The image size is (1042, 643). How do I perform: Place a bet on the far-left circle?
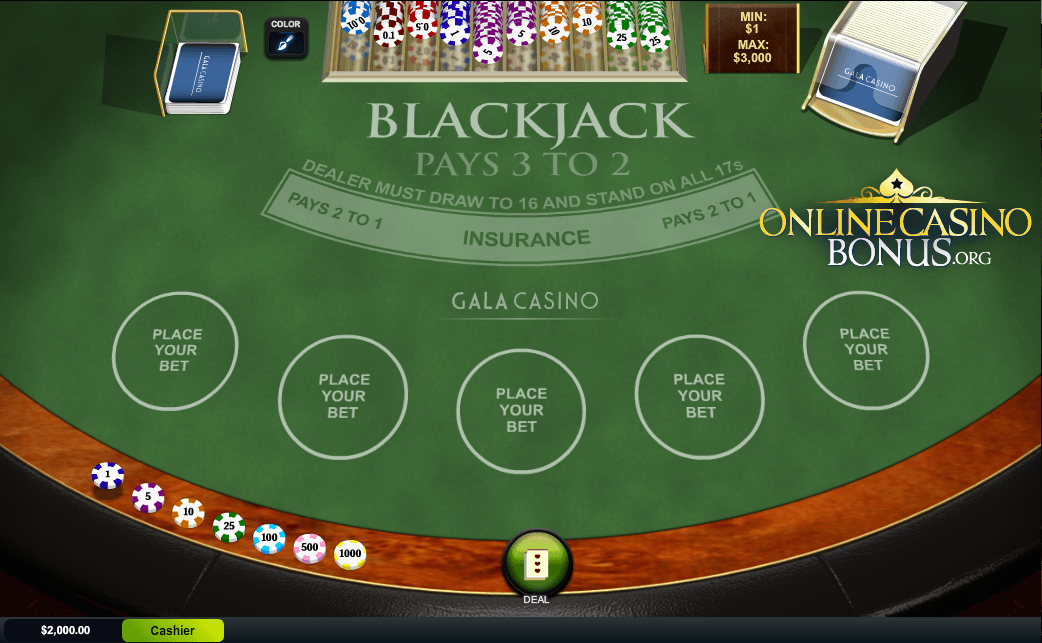coord(176,351)
